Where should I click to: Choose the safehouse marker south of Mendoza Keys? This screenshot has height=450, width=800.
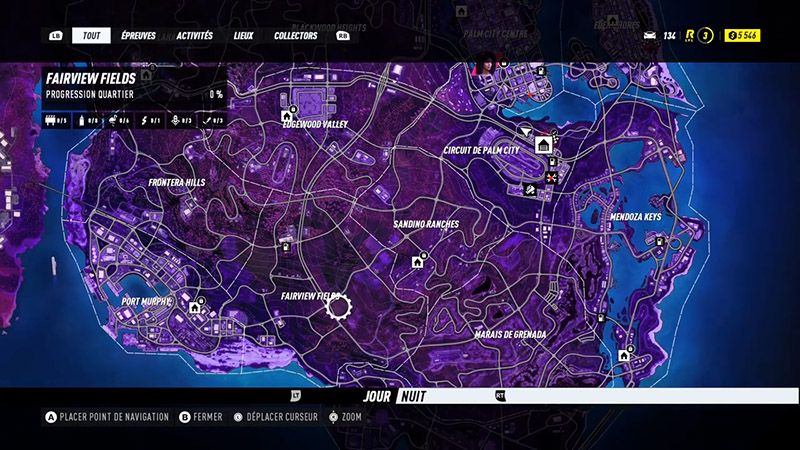(x=624, y=354)
